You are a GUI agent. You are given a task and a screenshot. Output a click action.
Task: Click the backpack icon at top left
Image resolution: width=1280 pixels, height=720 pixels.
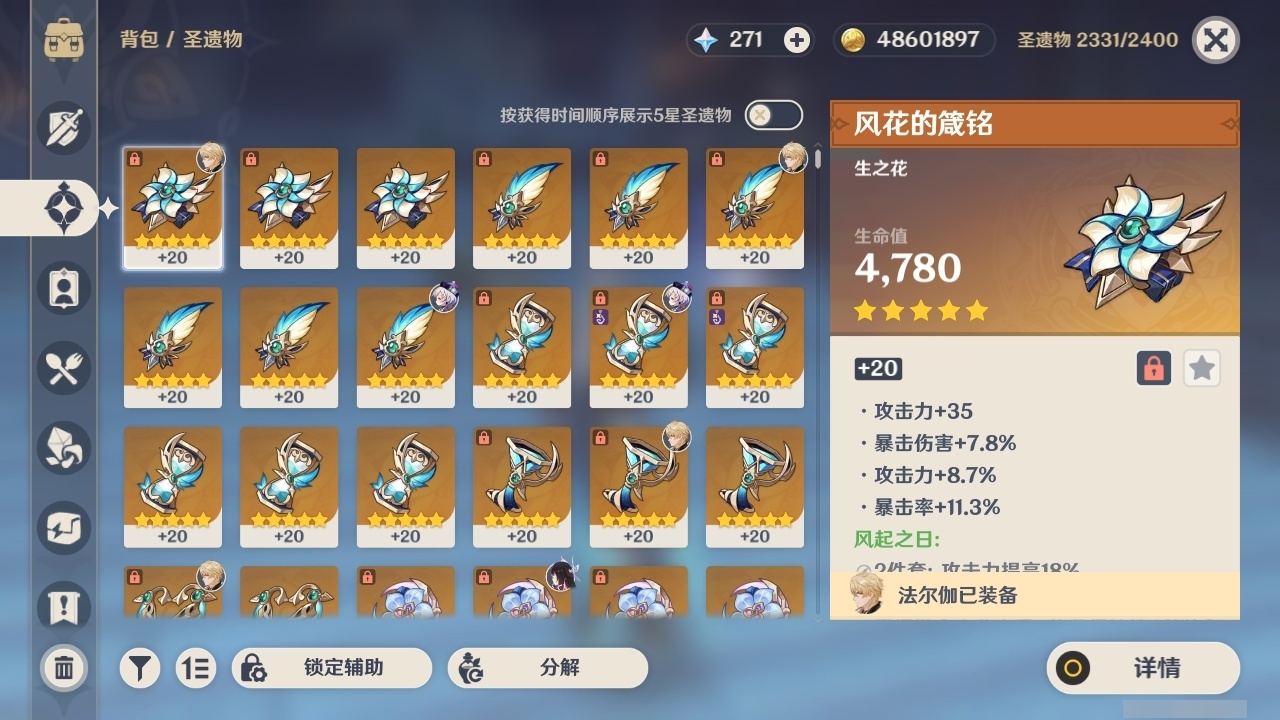click(x=62, y=40)
